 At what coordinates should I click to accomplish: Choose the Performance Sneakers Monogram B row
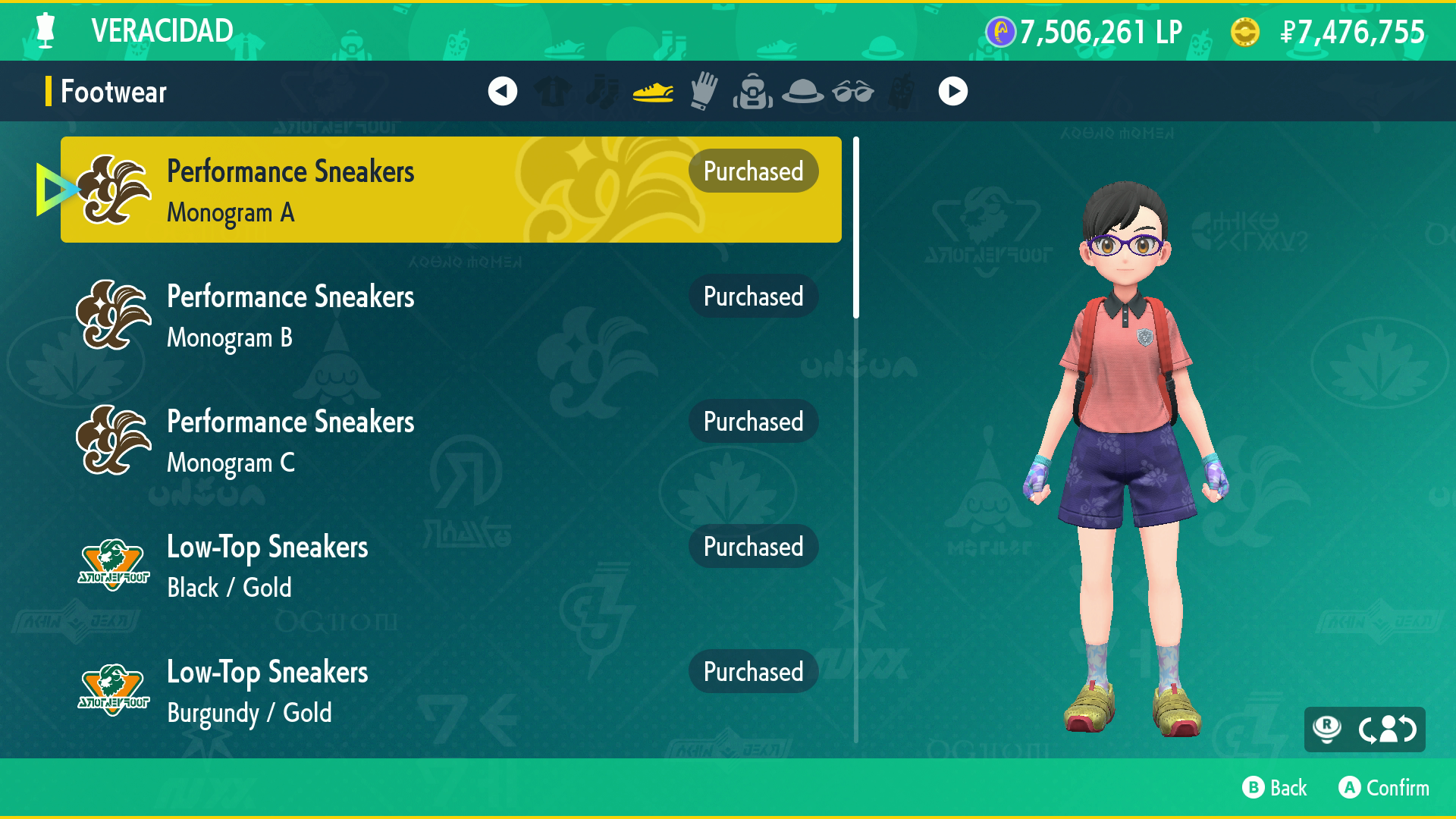tap(450, 315)
